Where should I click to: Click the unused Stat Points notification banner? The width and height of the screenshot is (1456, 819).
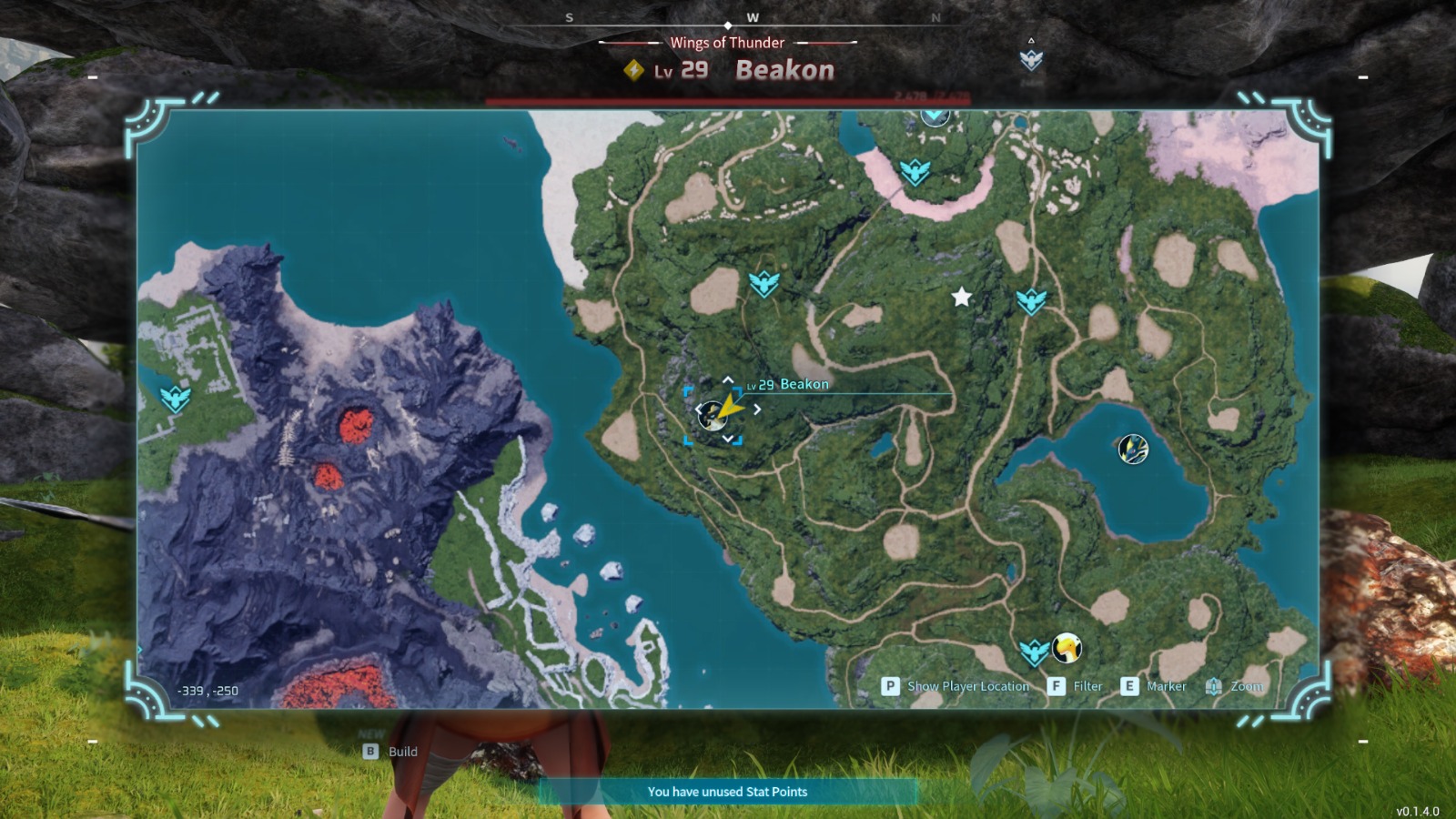click(x=727, y=792)
